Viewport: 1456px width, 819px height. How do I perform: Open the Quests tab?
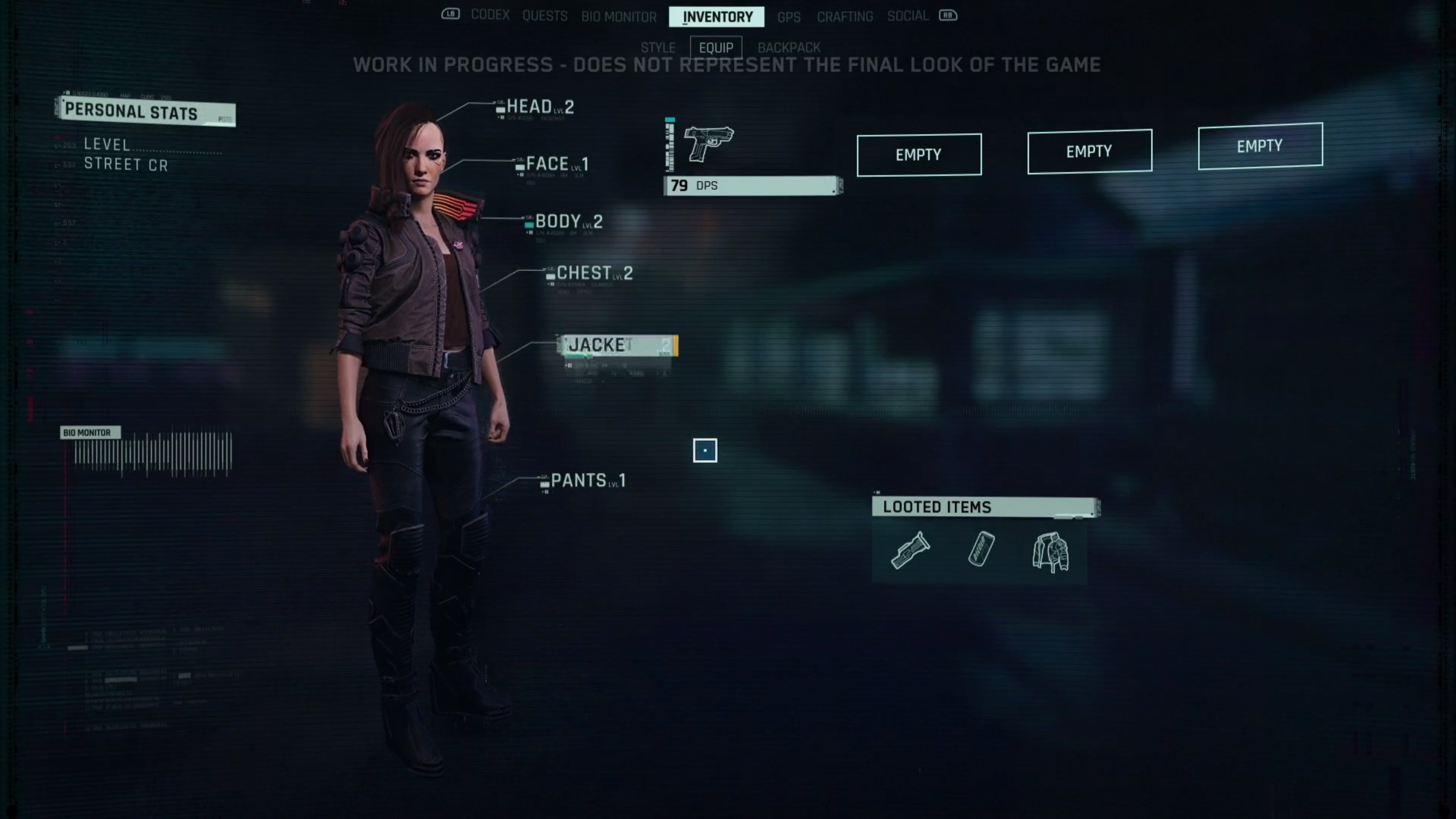544,16
